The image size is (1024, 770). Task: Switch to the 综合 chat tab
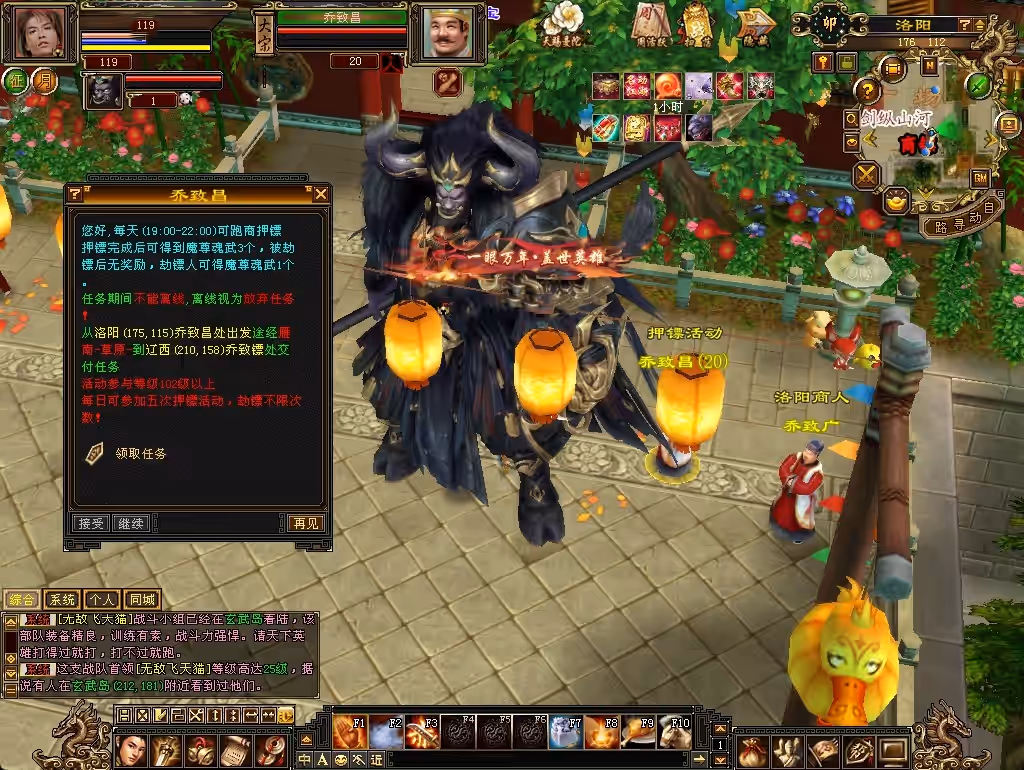[x=22, y=600]
